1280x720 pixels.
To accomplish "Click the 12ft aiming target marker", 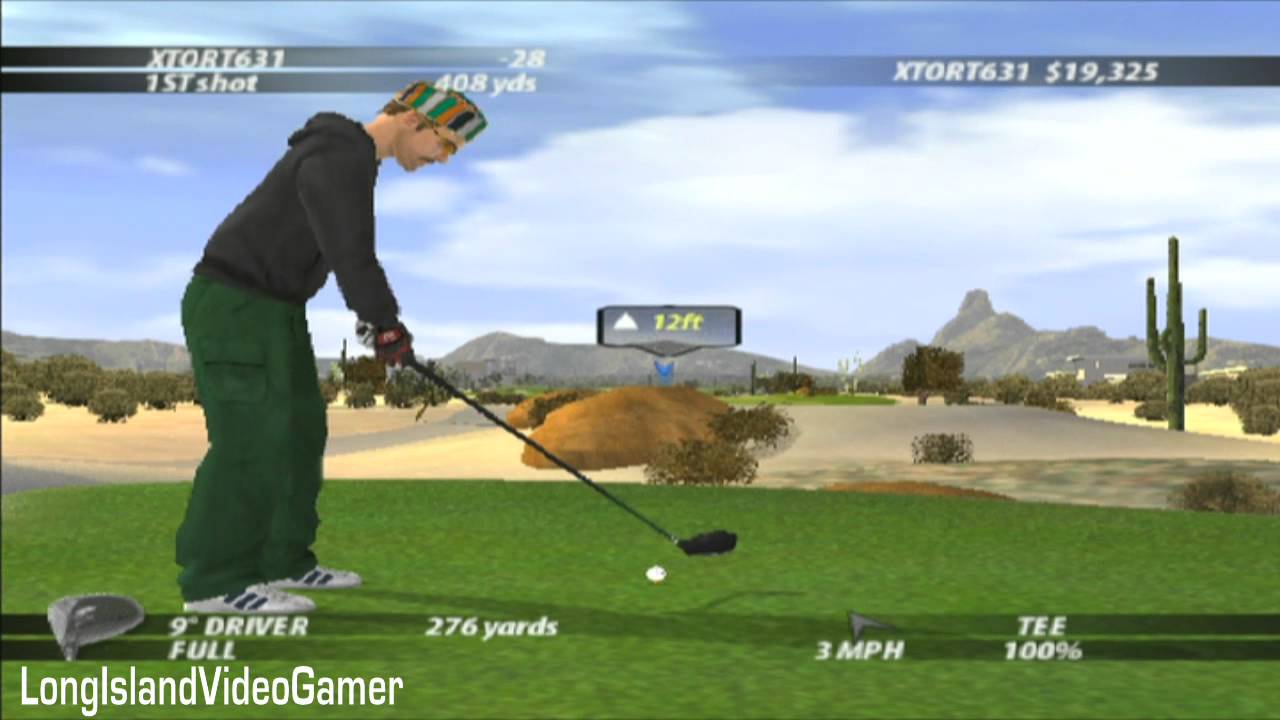I will [x=668, y=326].
